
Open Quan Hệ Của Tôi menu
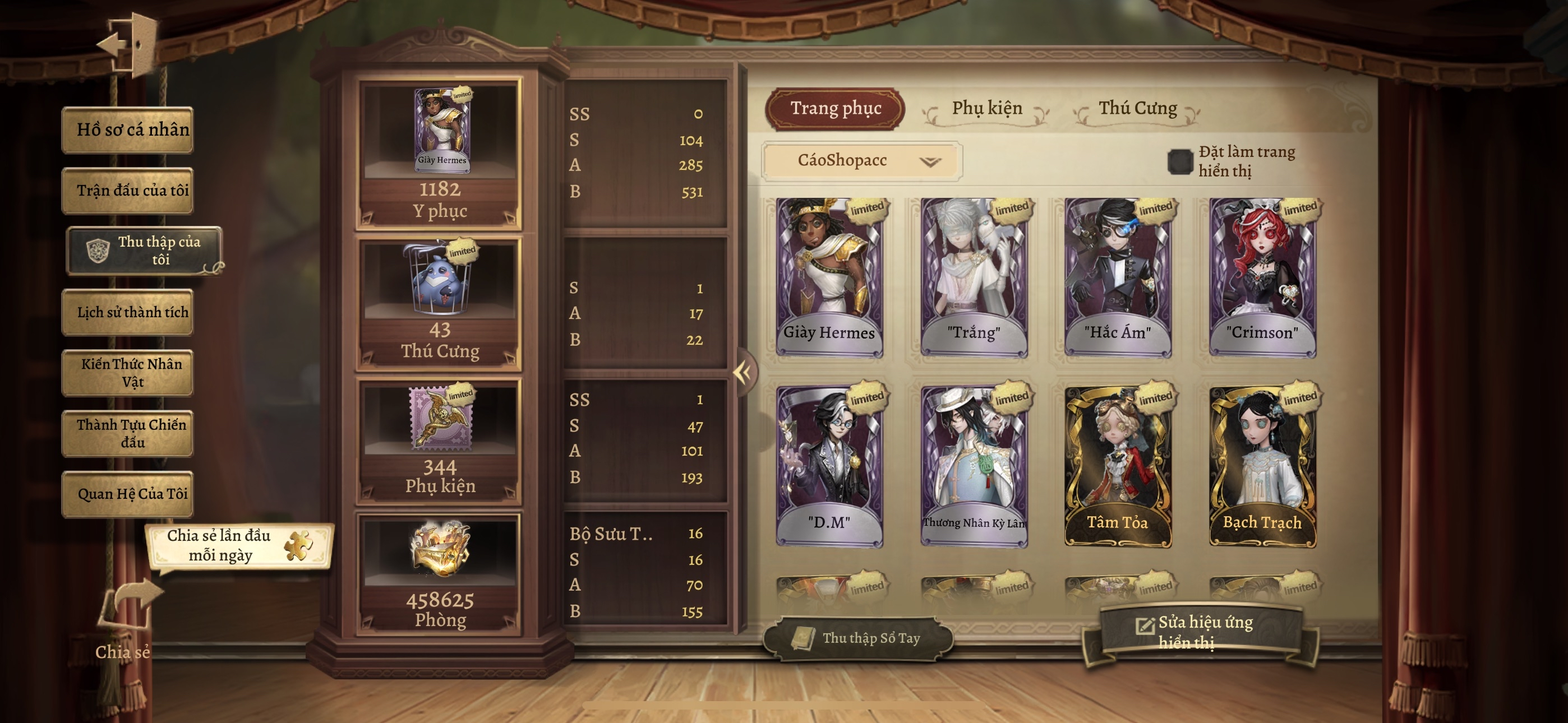point(128,494)
